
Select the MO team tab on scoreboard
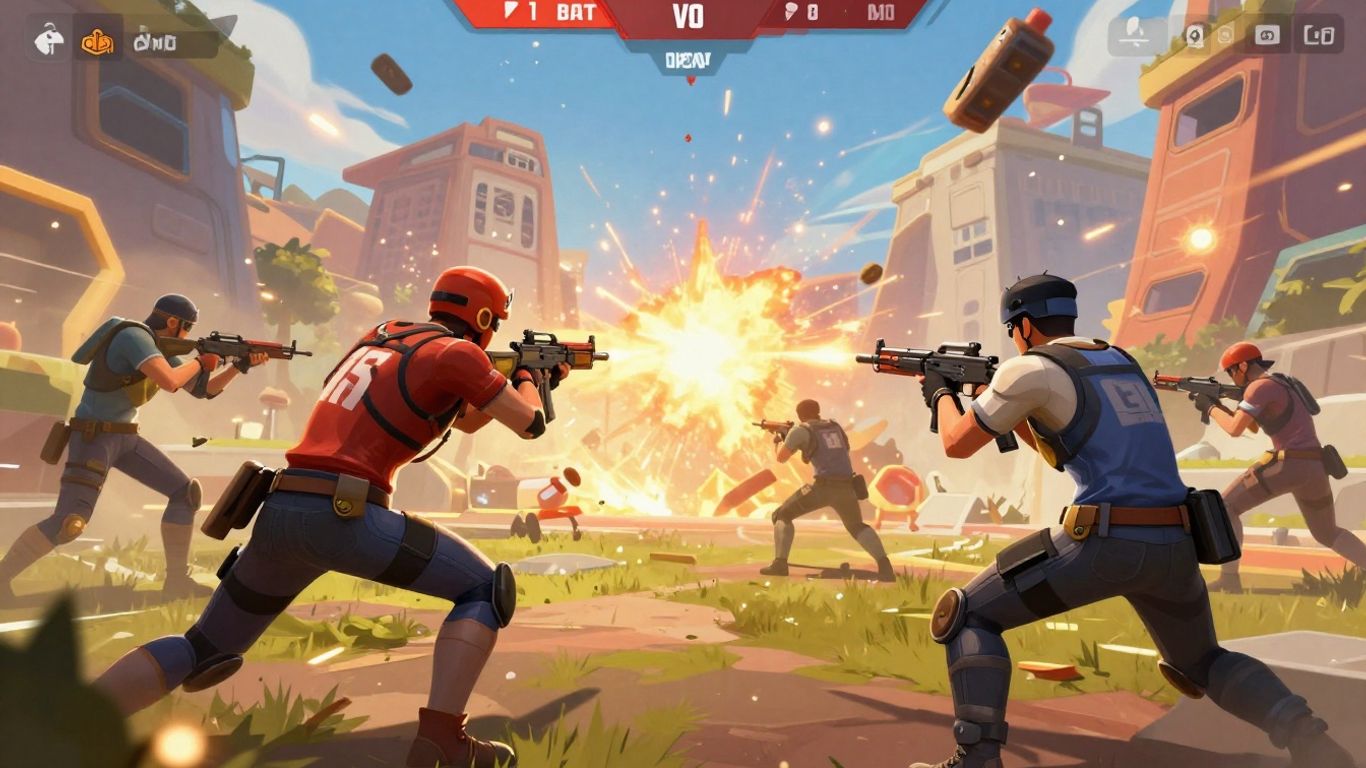pos(878,13)
